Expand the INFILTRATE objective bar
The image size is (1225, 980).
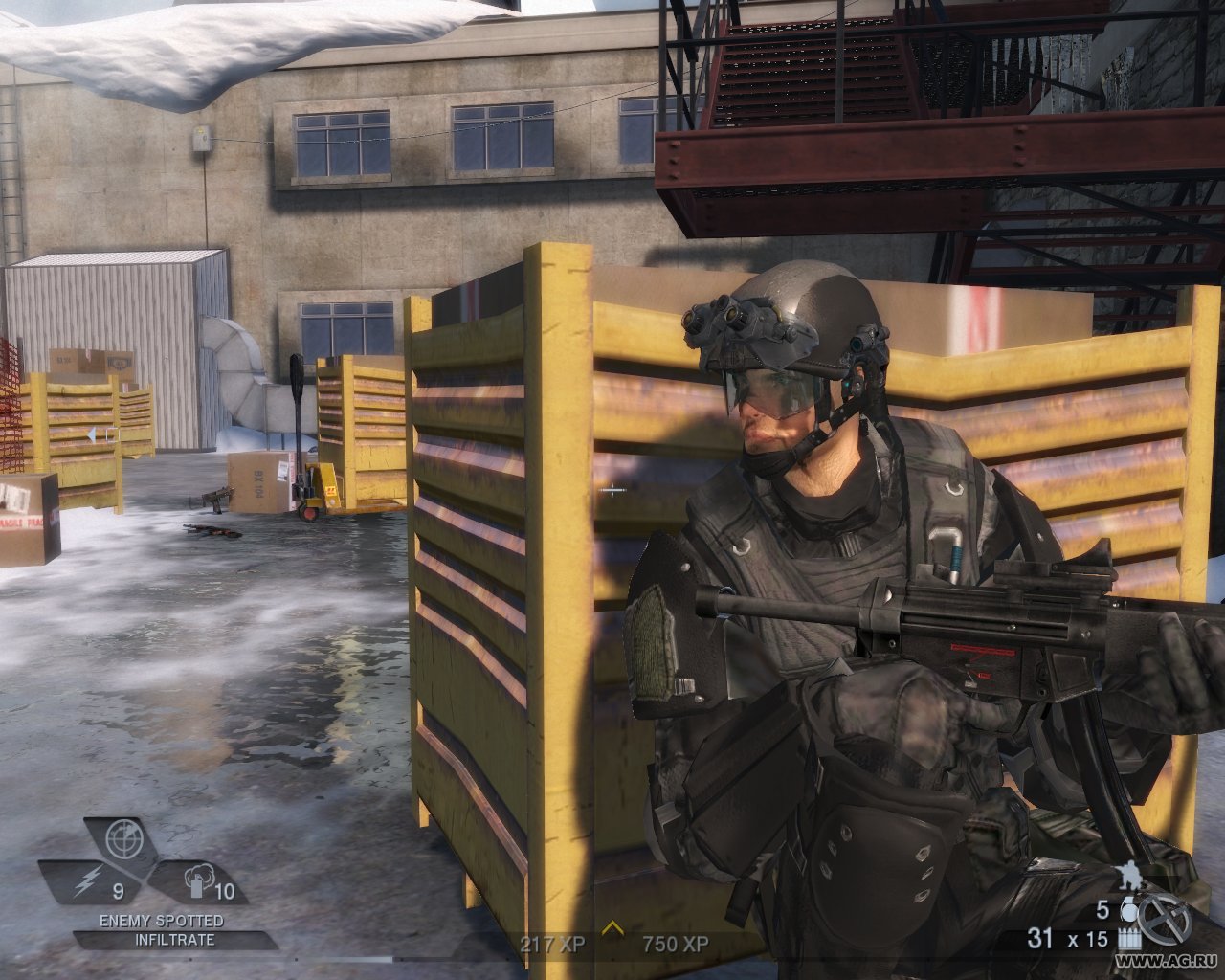tap(174, 938)
